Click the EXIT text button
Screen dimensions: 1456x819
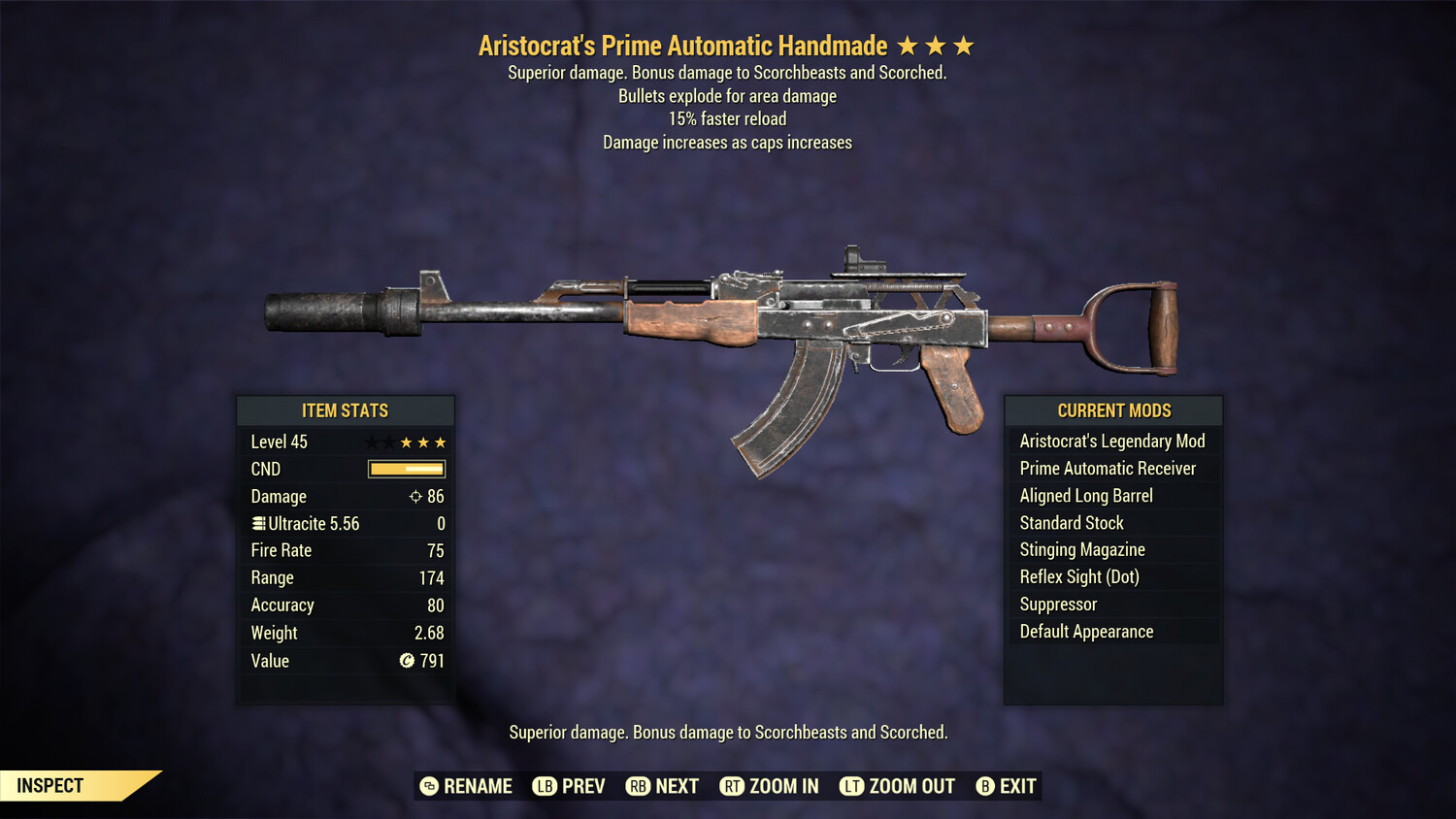pos(1018,786)
